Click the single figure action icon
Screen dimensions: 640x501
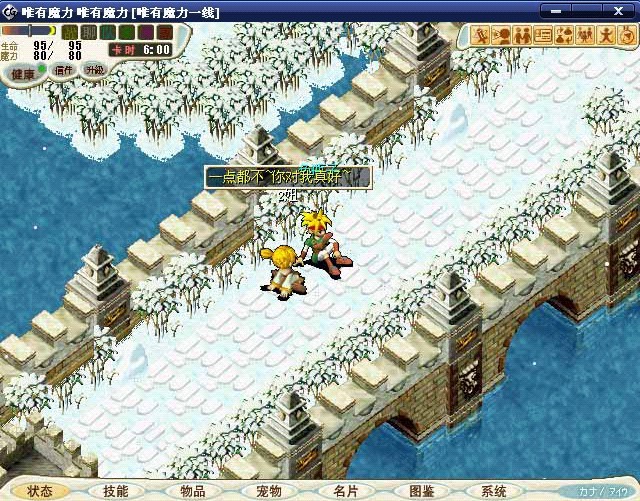603,36
